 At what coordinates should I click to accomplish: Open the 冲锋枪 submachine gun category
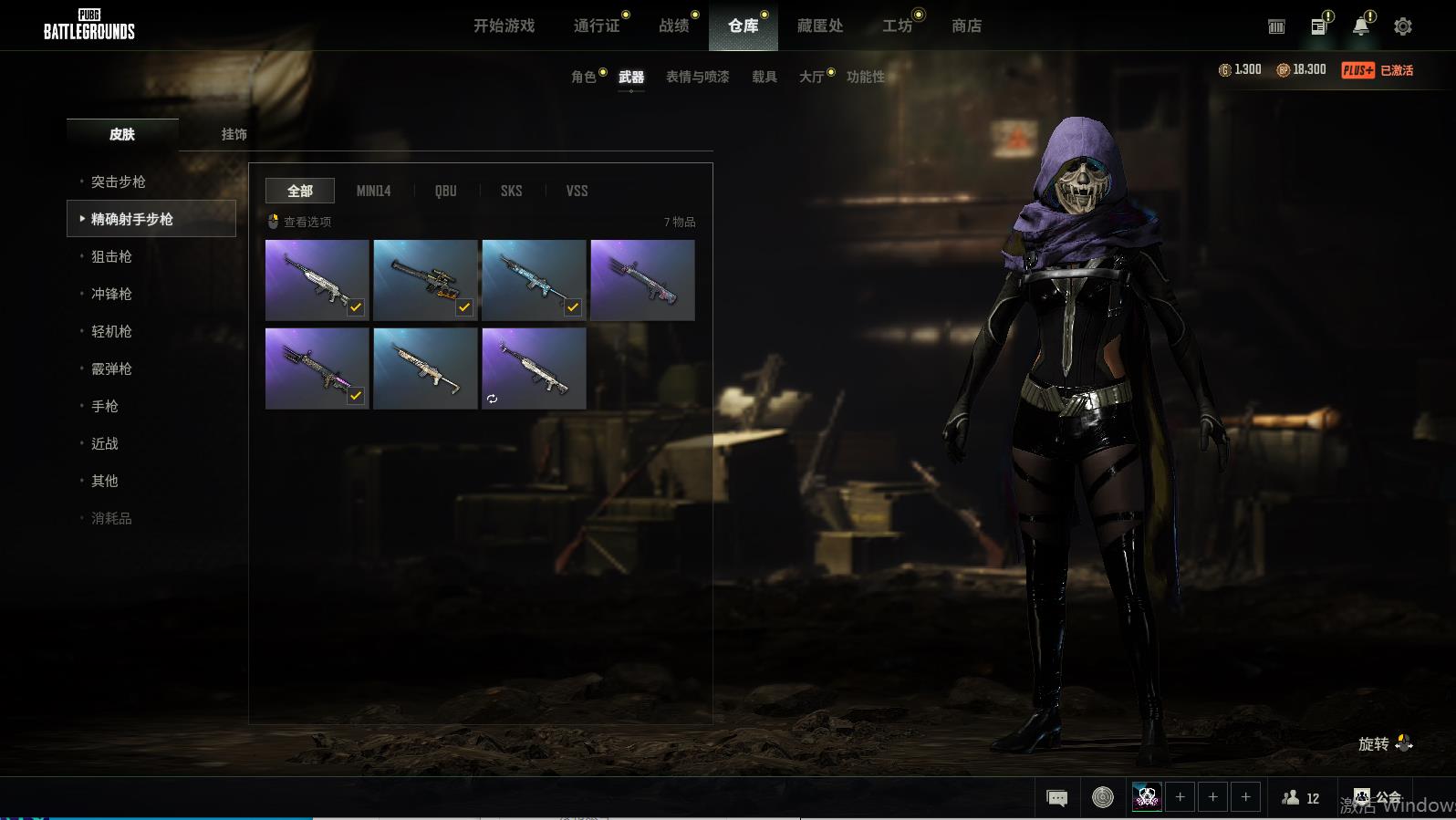coord(111,294)
